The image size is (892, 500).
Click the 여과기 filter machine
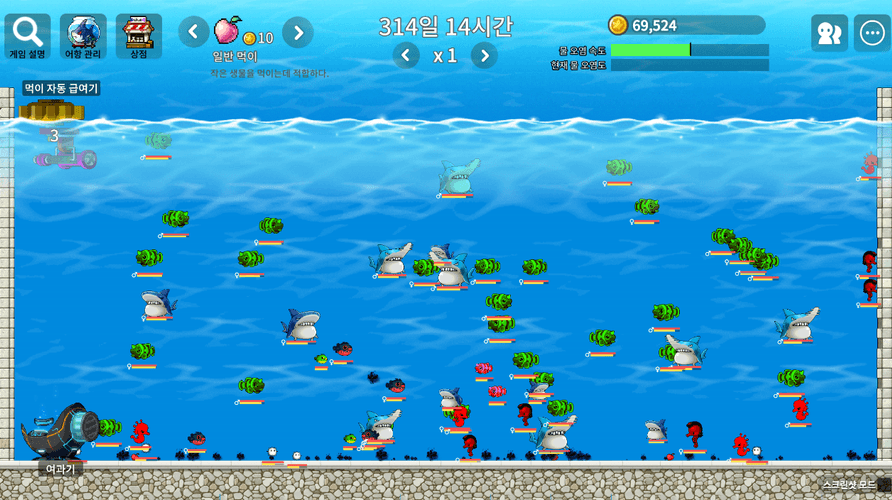60,432
